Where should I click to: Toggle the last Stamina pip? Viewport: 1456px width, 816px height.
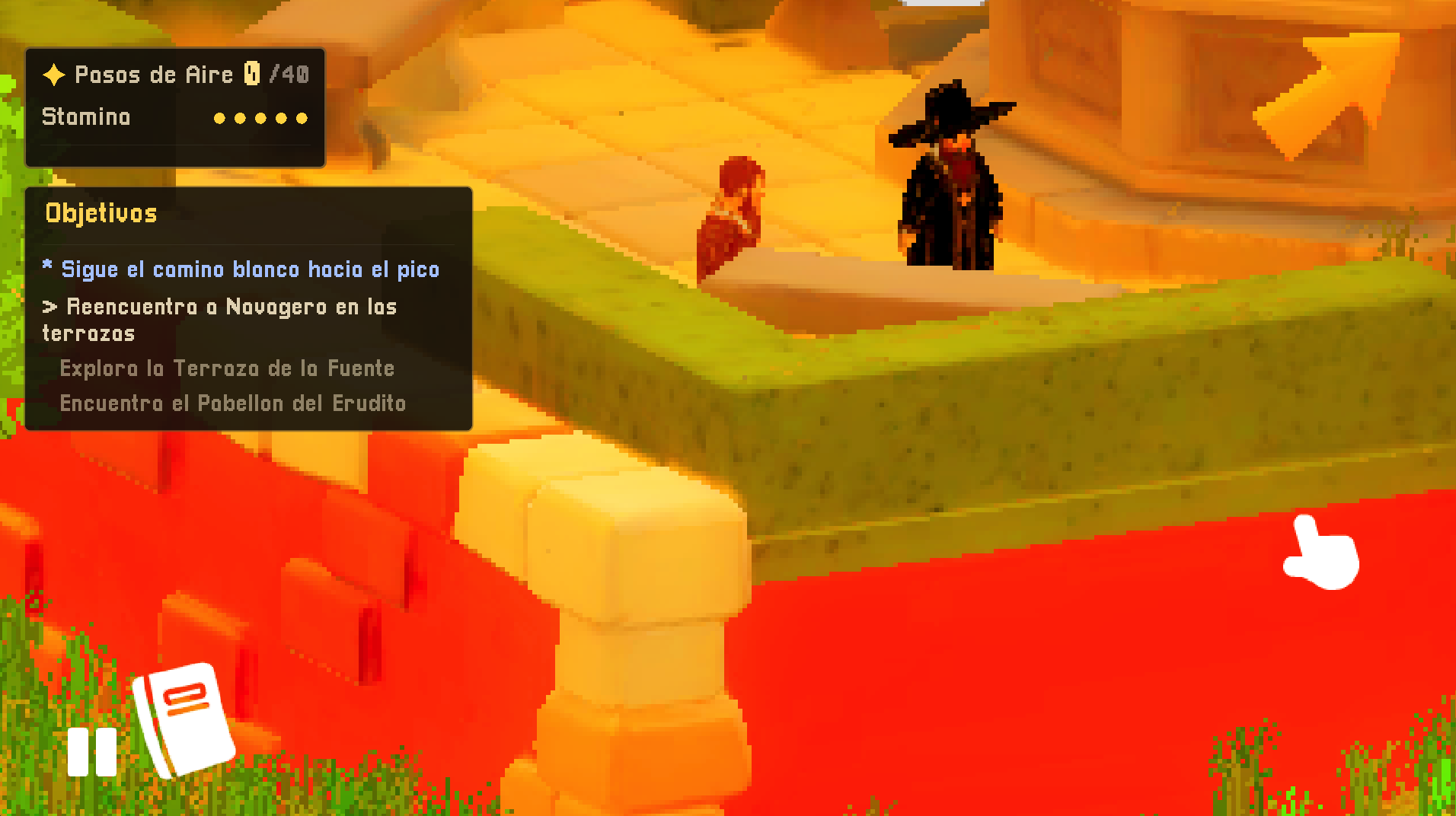click(x=301, y=117)
